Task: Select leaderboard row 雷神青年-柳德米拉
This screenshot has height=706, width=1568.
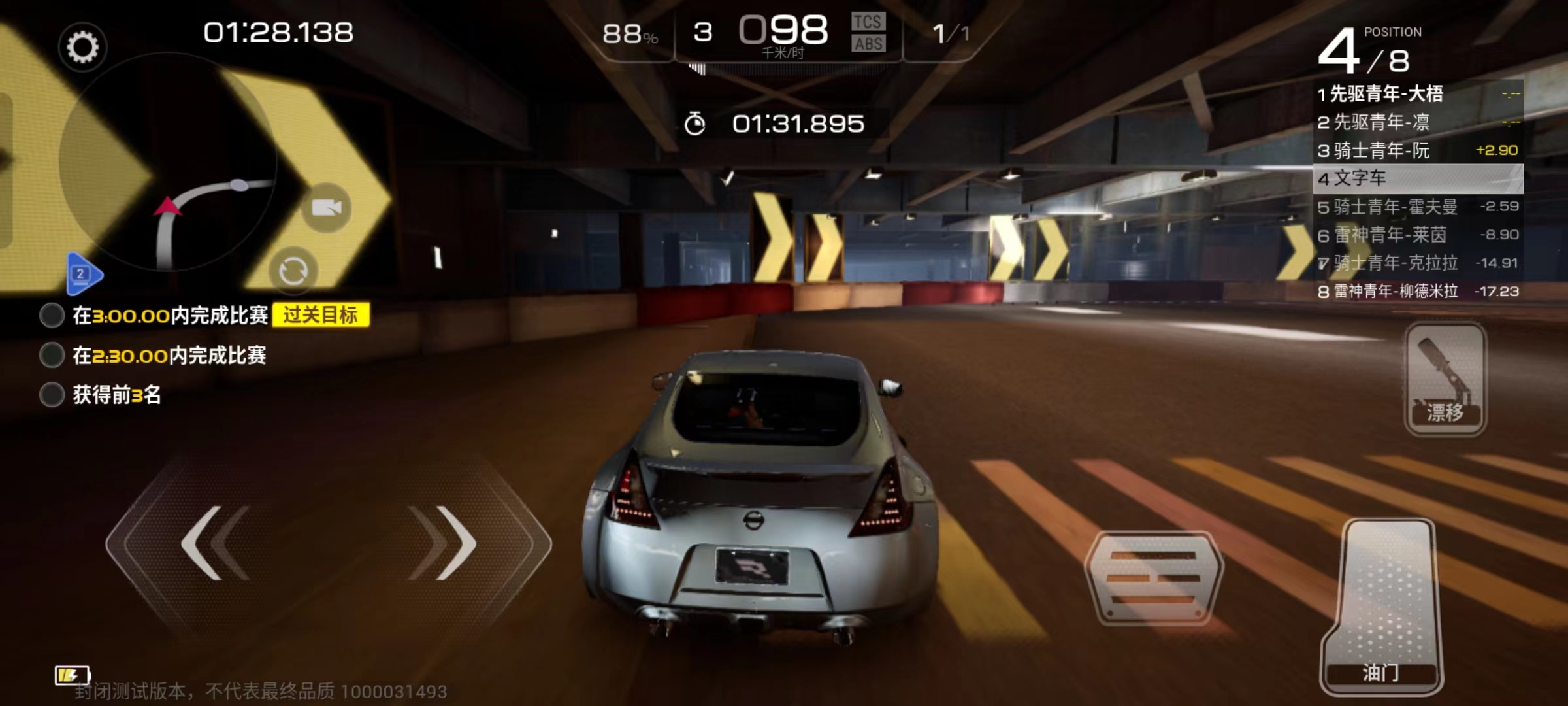Action: [1418, 292]
